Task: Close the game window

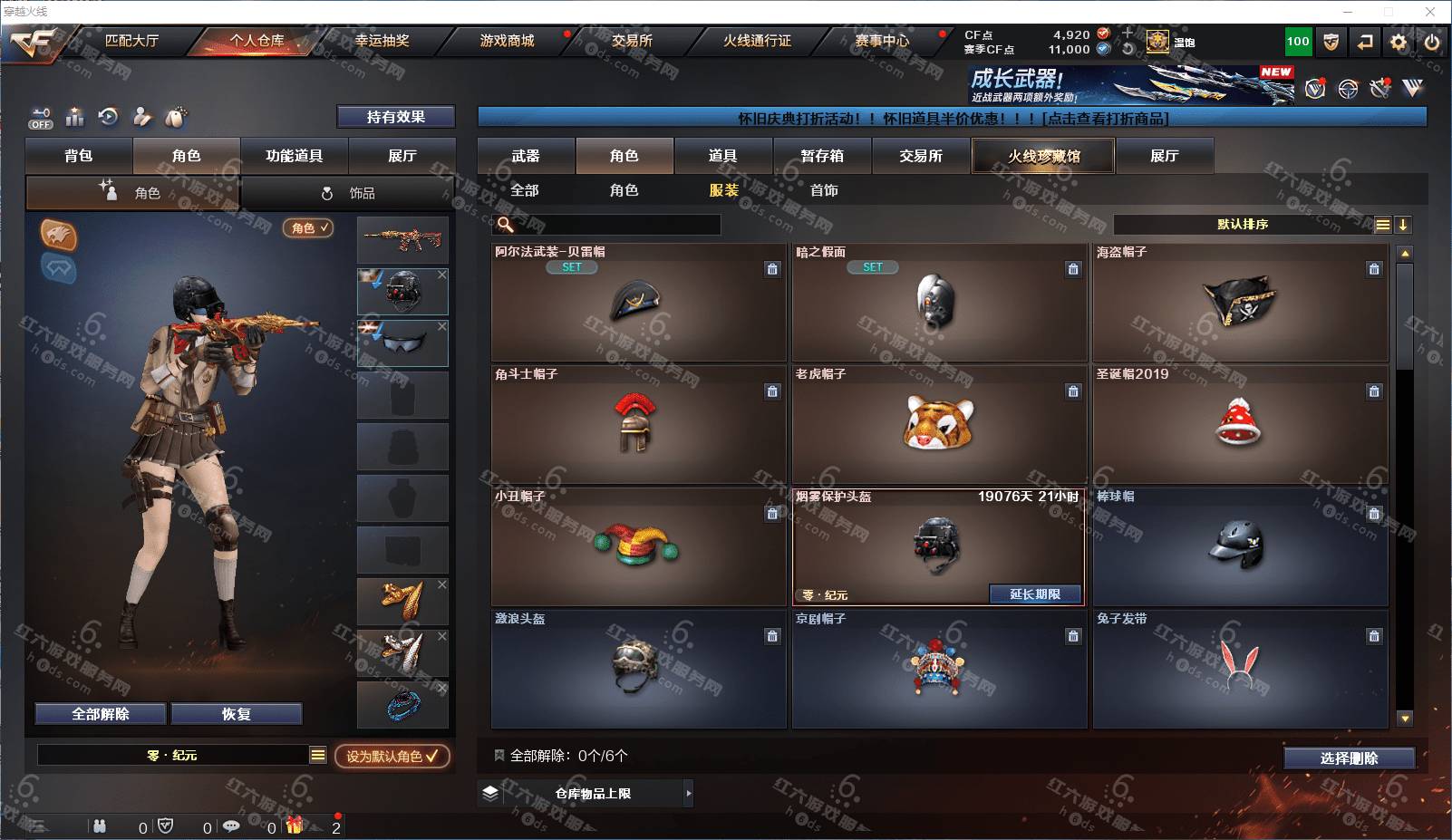Action: click(1430, 12)
